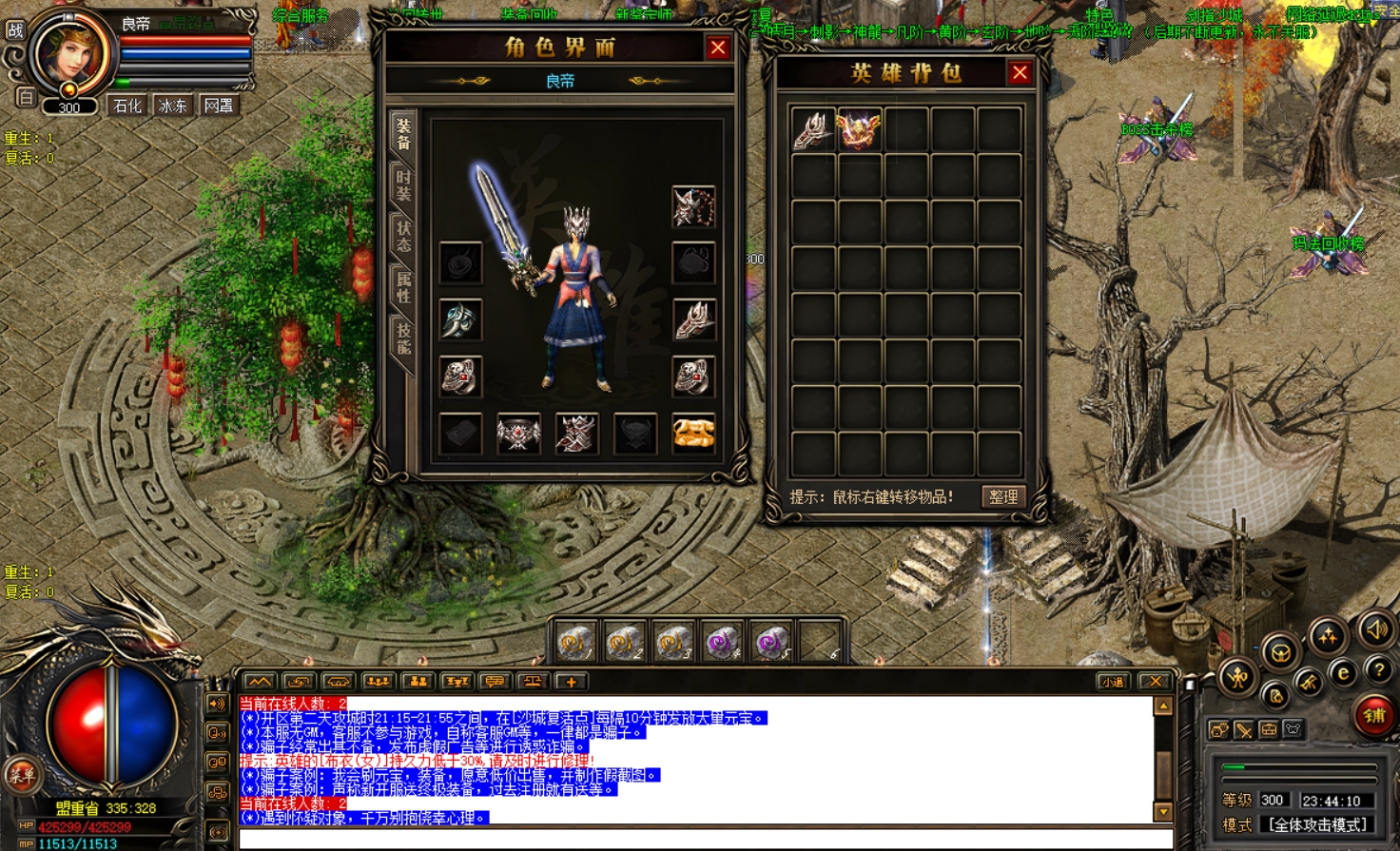Toggle the sound speaker icon
The width and height of the screenshot is (1400, 851).
(x=1376, y=629)
